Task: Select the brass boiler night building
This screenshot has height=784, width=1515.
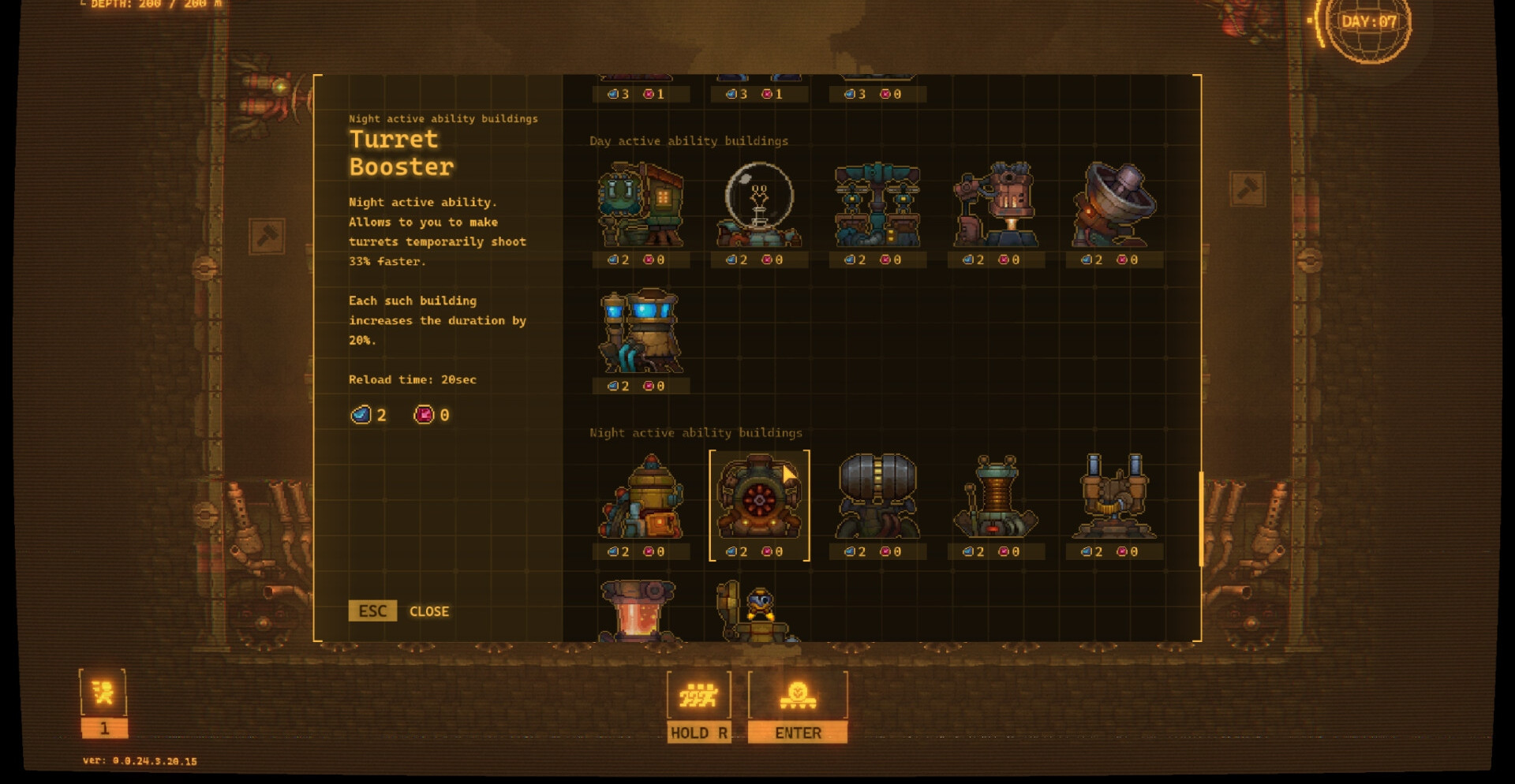Action: [x=641, y=498]
